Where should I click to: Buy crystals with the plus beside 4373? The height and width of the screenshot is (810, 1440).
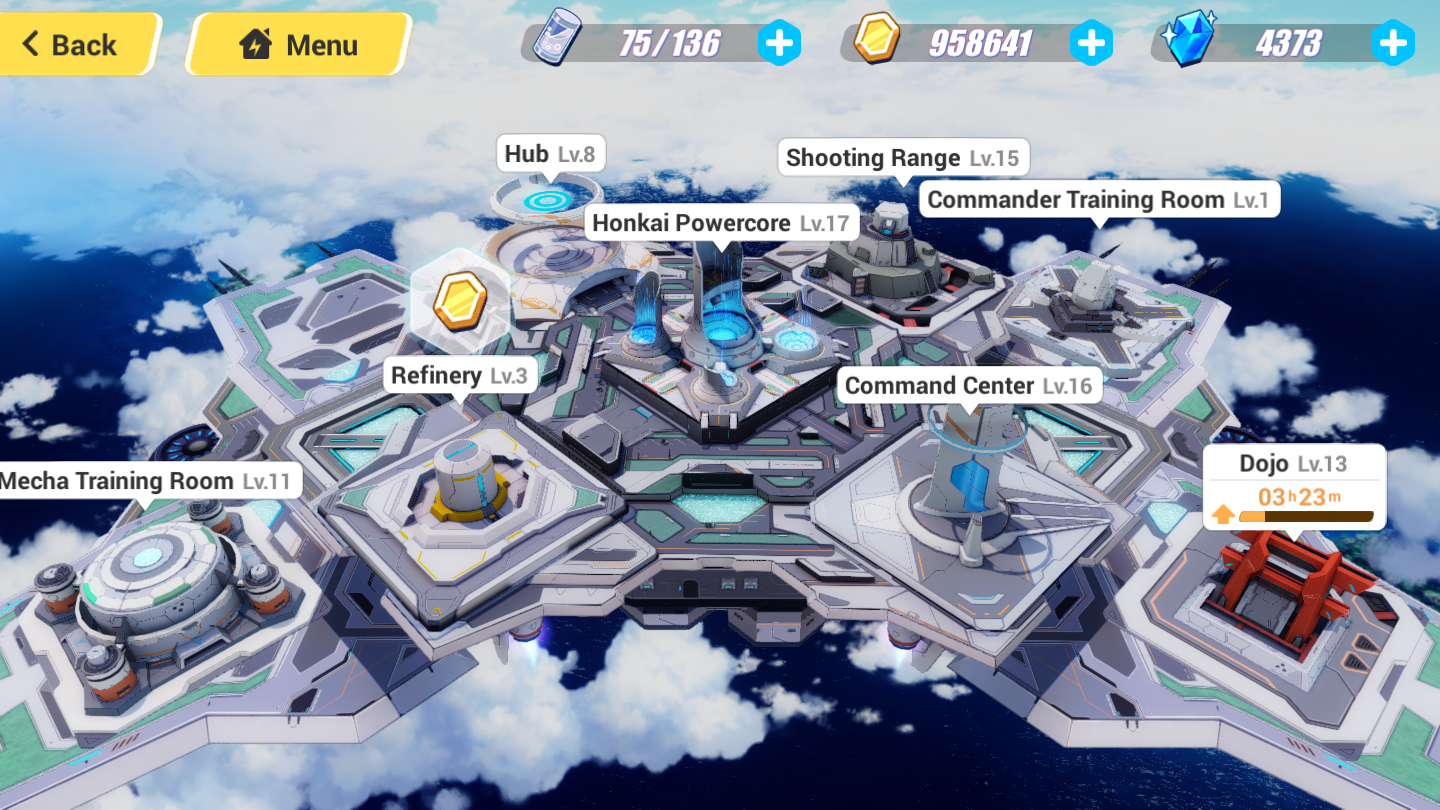[x=1392, y=43]
